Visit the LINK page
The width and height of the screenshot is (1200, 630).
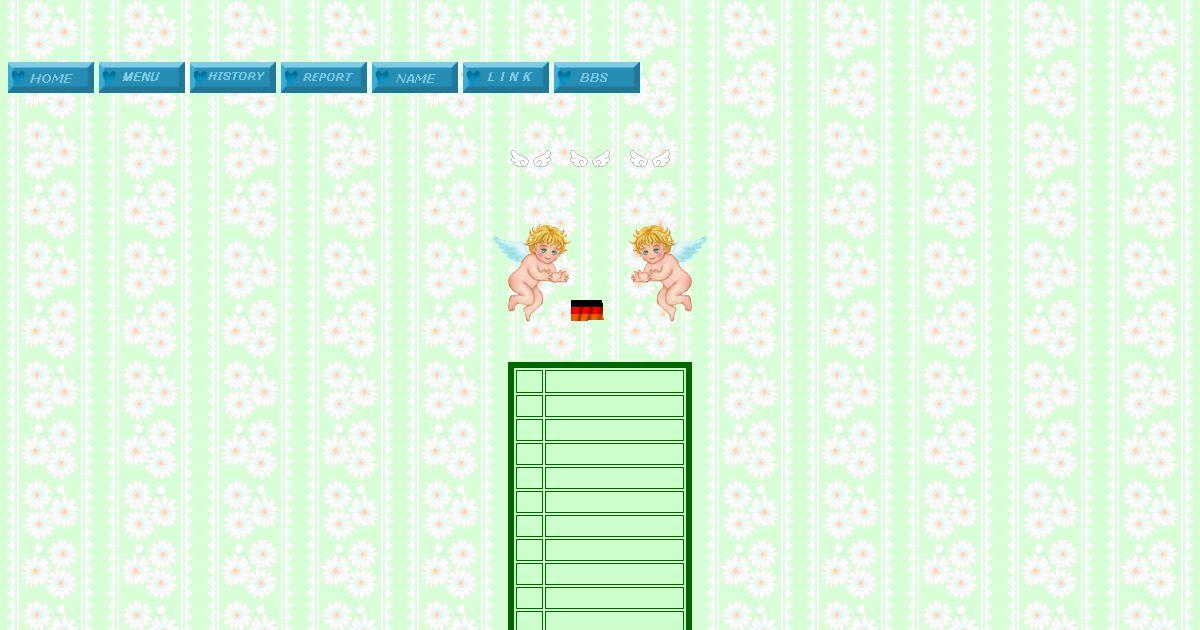tap(505, 78)
